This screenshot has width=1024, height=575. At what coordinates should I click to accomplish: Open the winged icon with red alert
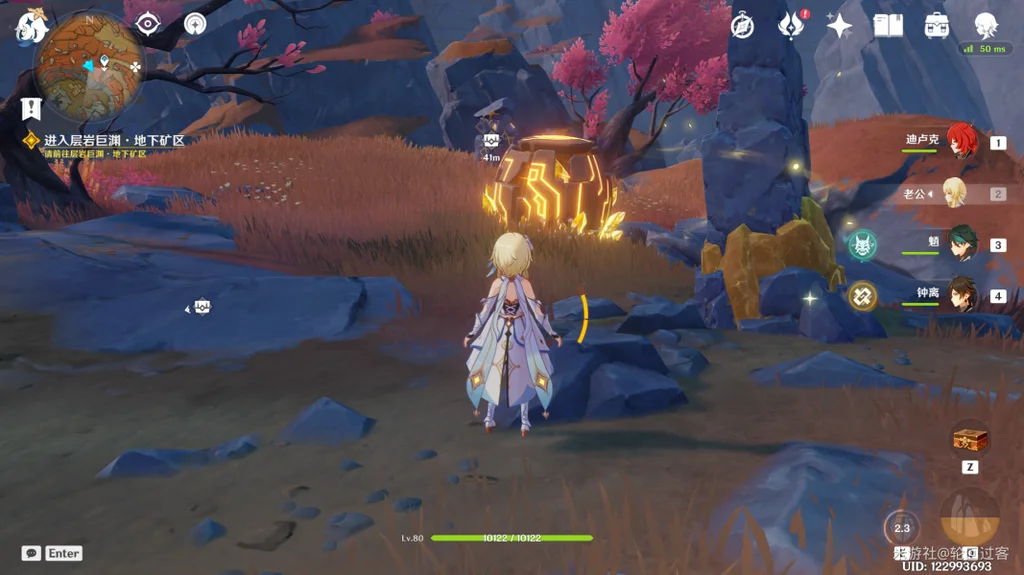(791, 26)
